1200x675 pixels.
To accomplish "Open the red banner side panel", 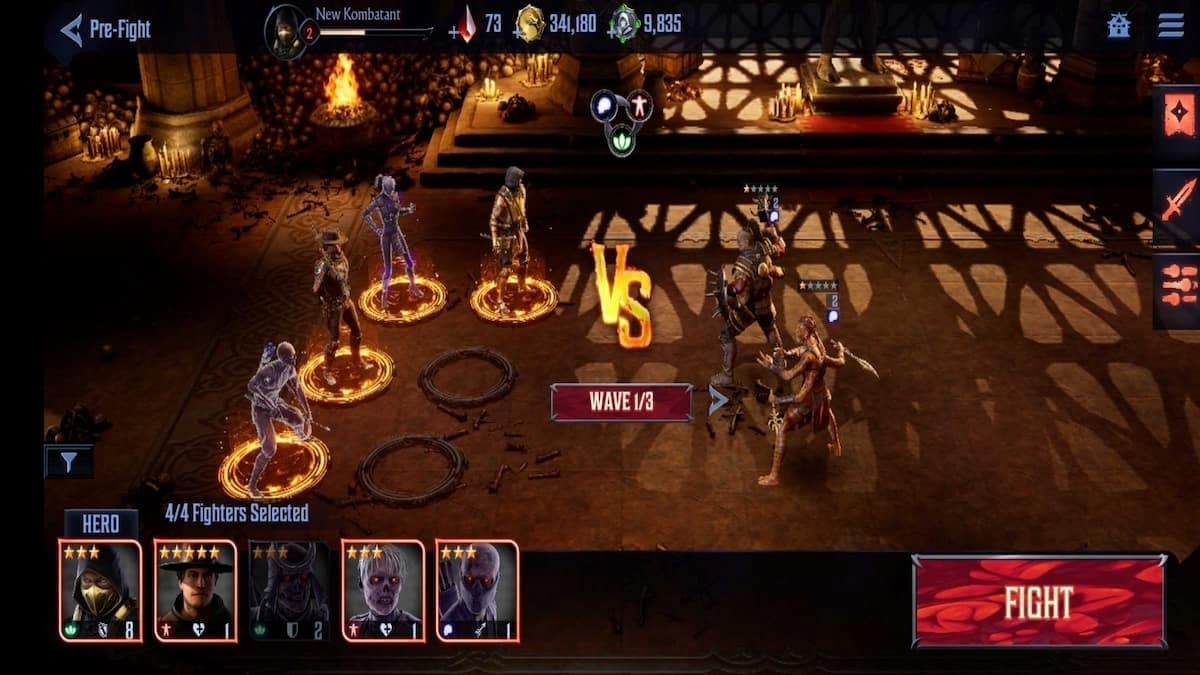I will 1175,115.
